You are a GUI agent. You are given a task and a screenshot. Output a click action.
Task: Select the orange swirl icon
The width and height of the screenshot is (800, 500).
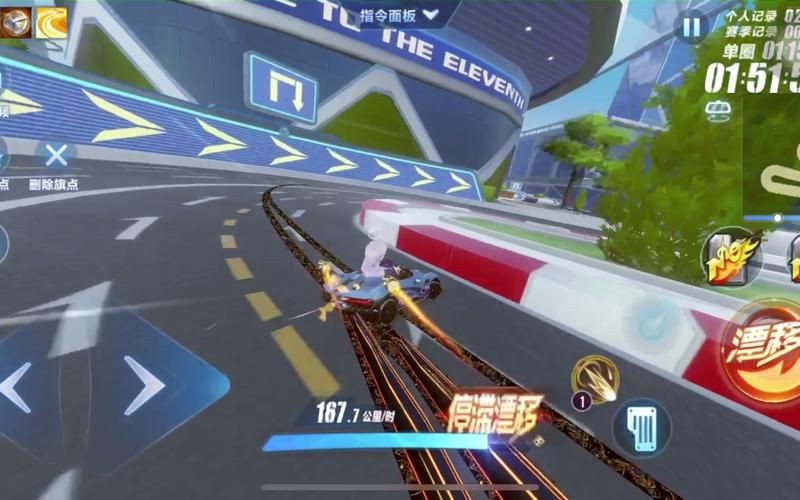(x=50, y=22)
